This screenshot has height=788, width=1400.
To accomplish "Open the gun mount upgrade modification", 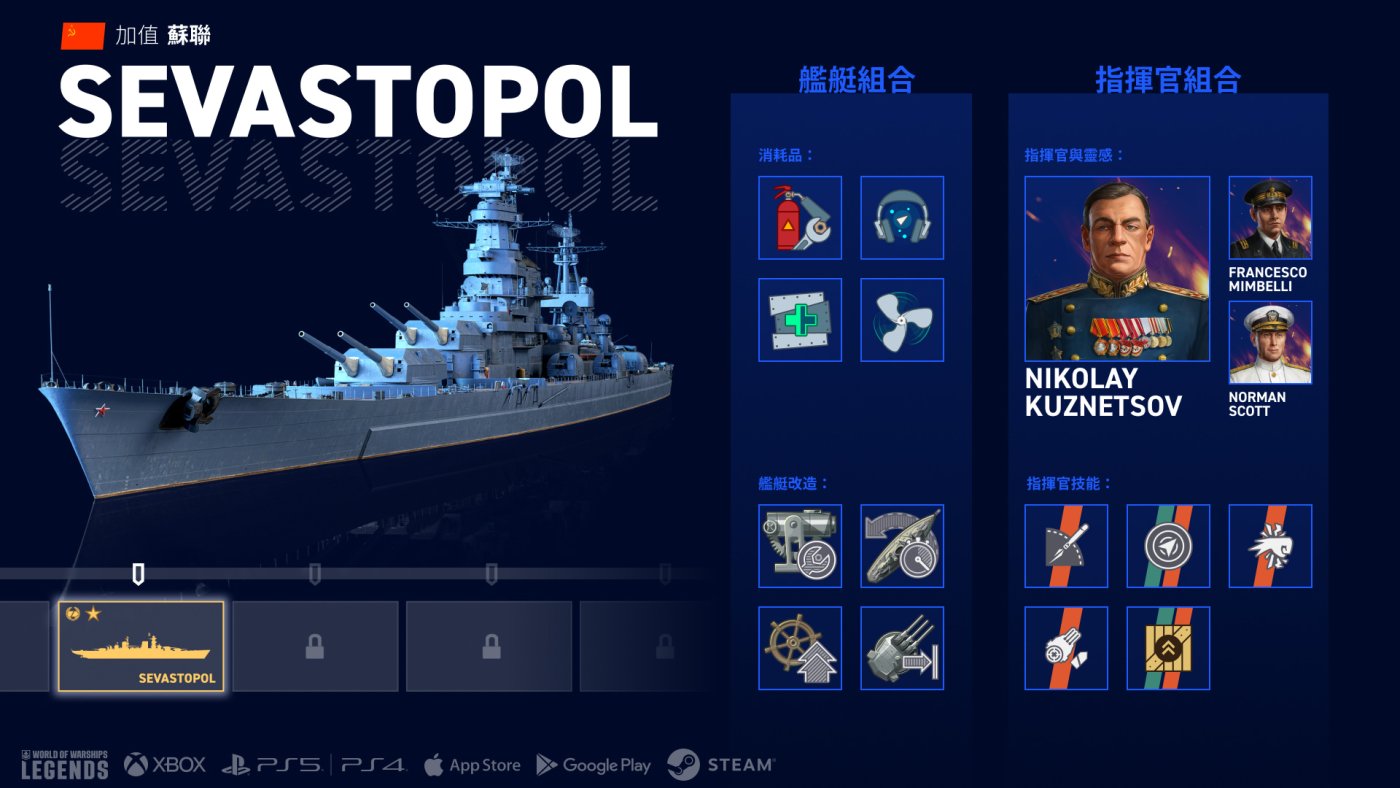I will 800,546.
